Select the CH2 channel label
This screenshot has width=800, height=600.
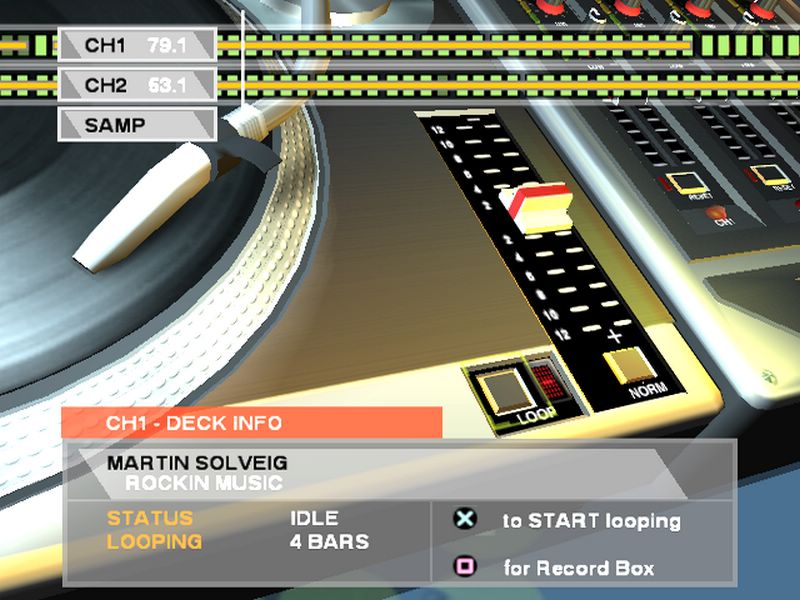click(136, 85)
